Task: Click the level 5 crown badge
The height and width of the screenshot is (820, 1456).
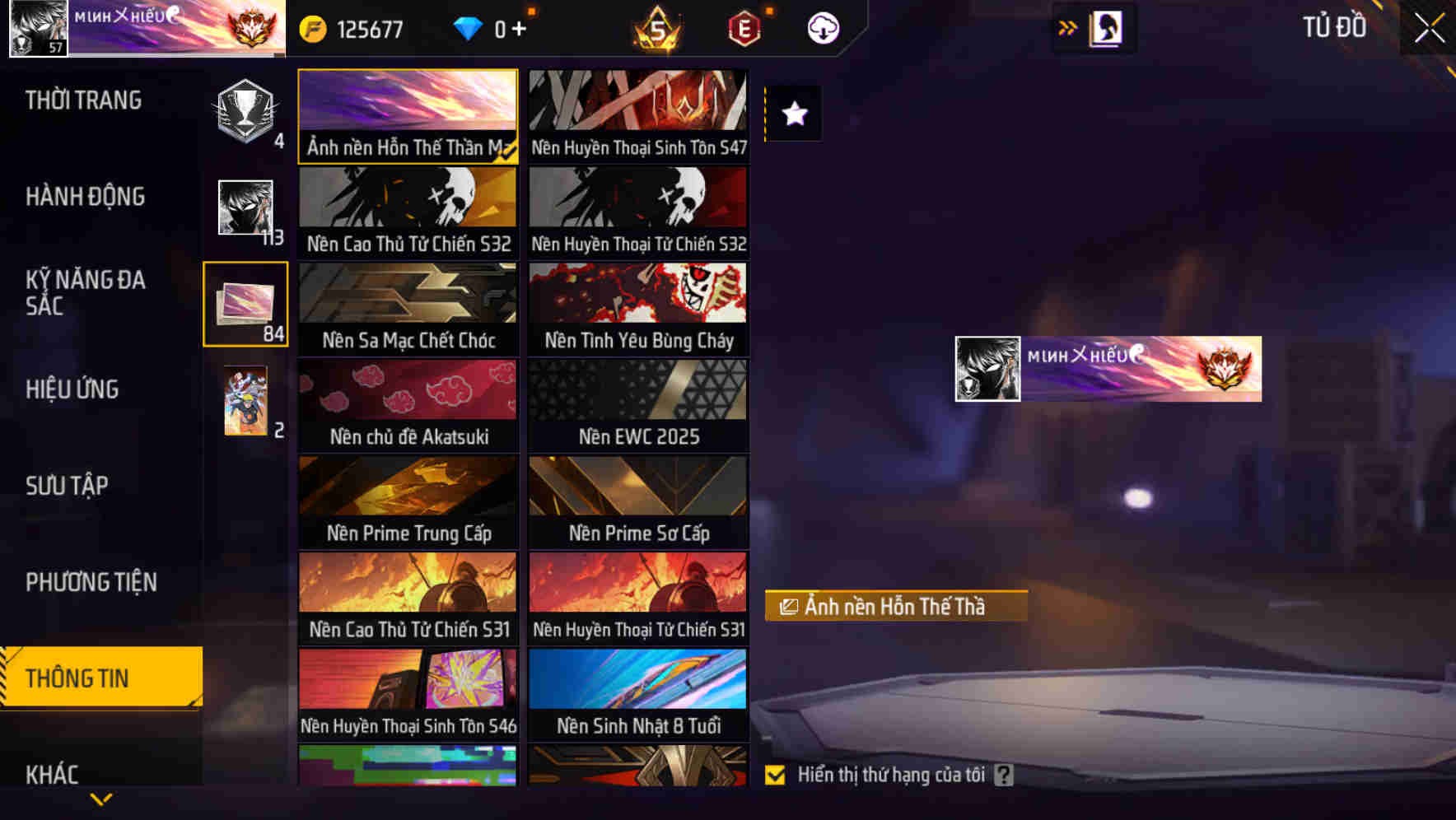Action: [656, 27]
